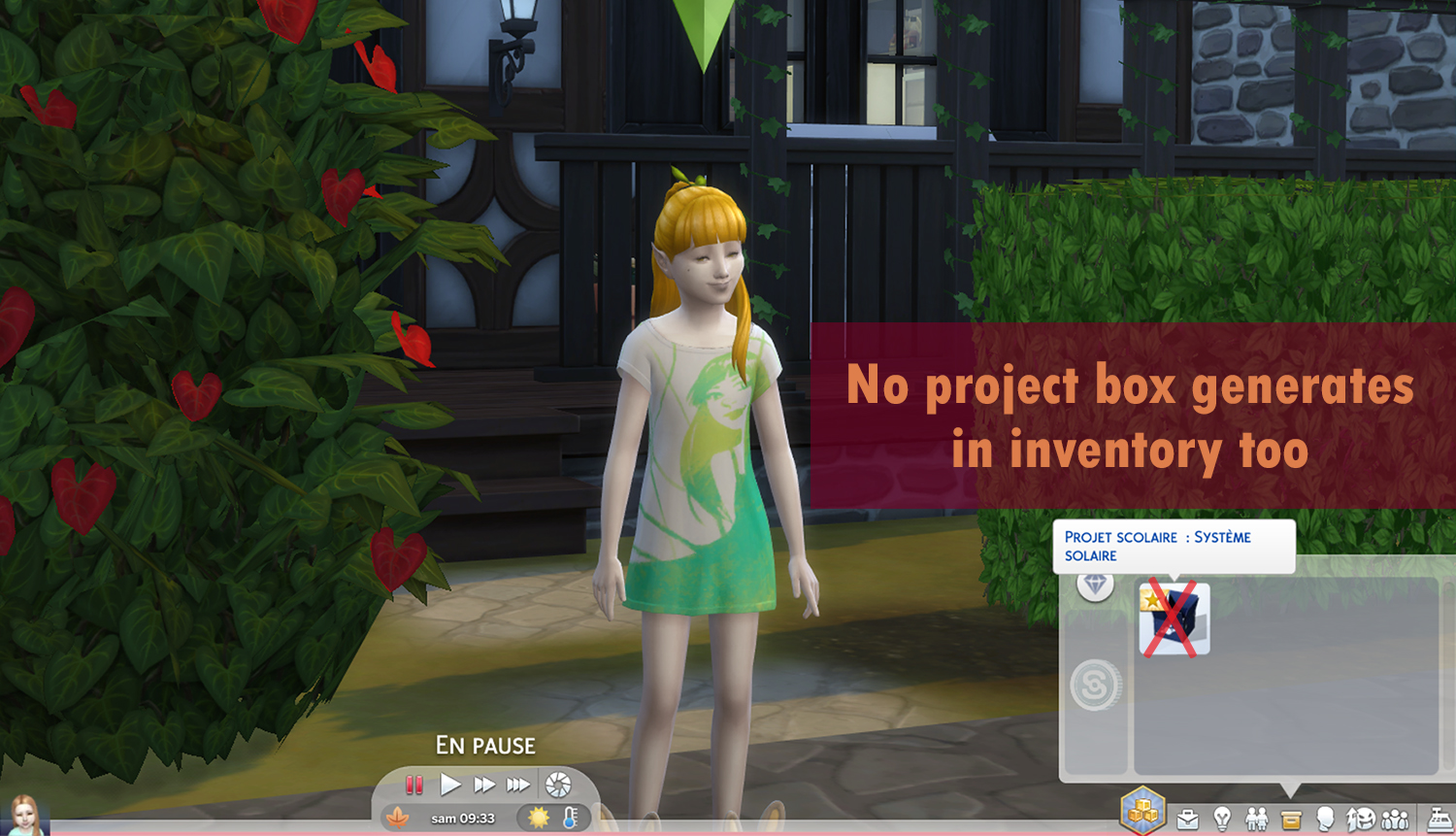Screen dimensions: 1456x836
Task: Check temperature via thermometer icon
Action: (x=570, y=819)
